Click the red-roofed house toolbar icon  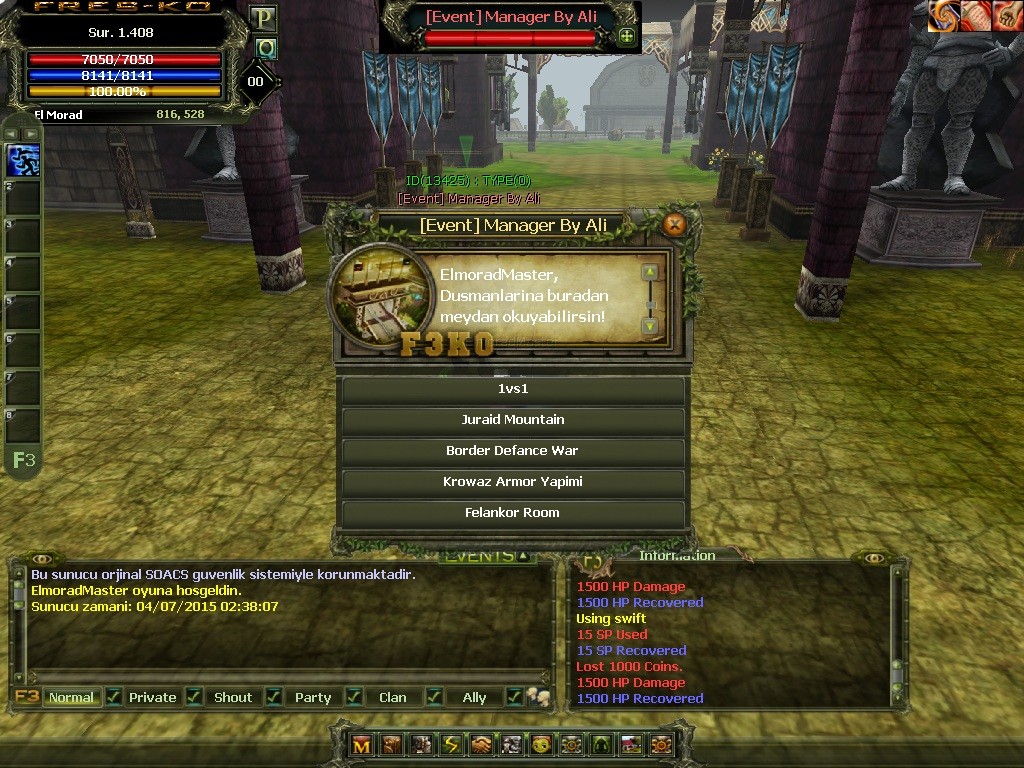(x=631, y=745)
